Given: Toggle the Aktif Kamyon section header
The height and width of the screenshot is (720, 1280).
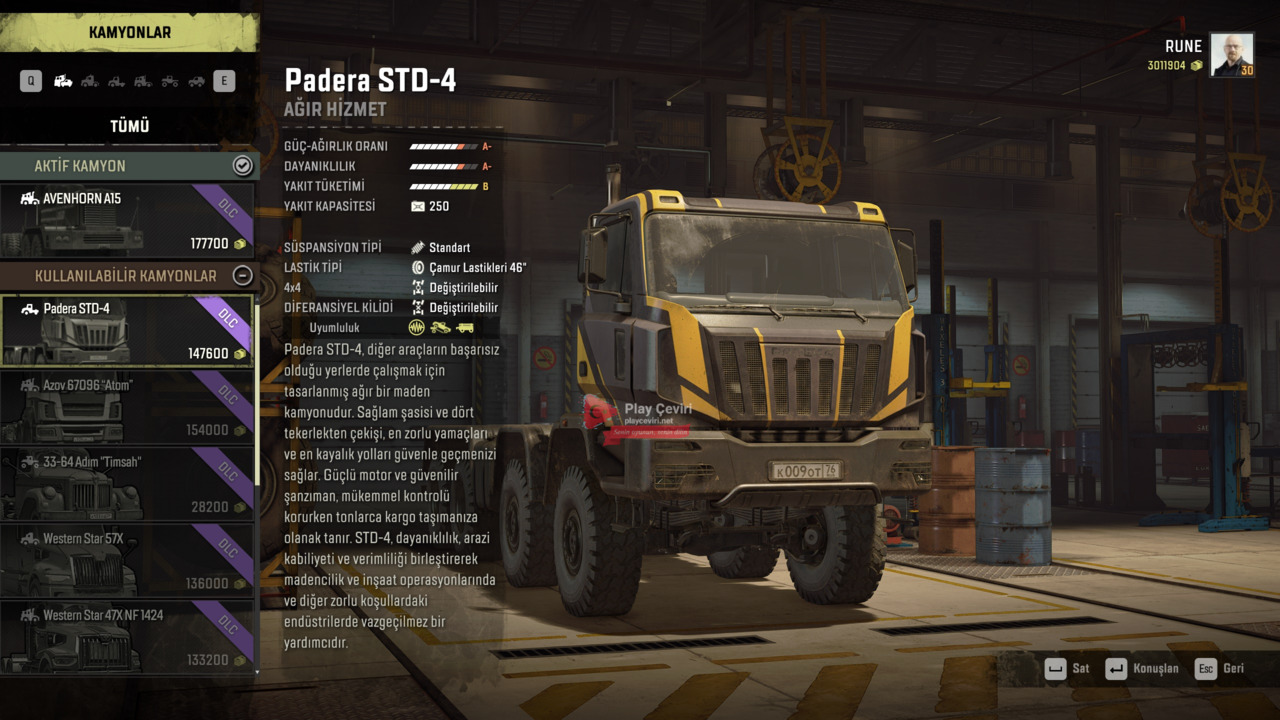Looking at the screenshot, I should coord(242,166).
